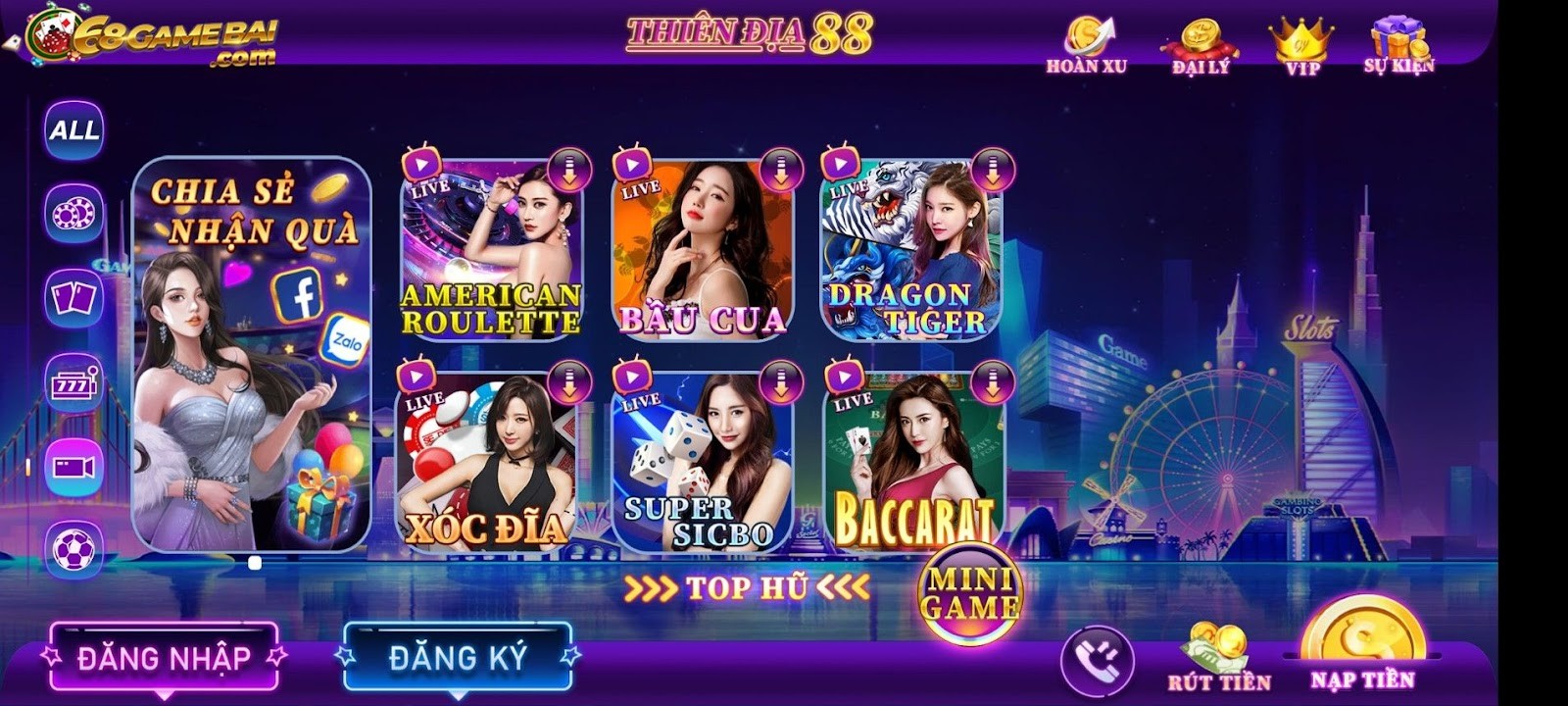Show the Top Hũ jackpot list
Image resolution: width=1568 pixels, height=706 pixels.
click(747, 588)
